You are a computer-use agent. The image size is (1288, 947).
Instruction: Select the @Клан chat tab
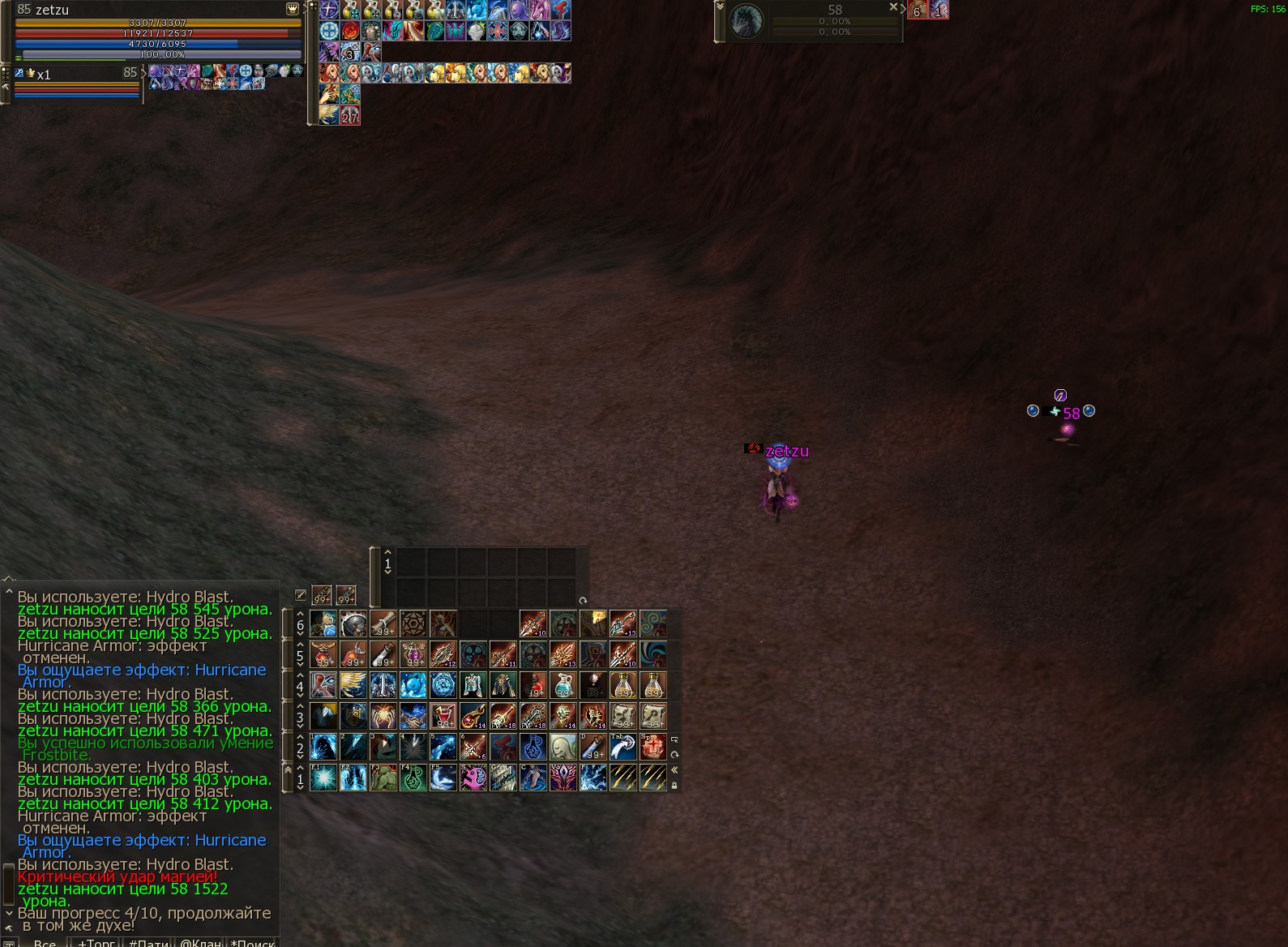click(x=200, y=943)
